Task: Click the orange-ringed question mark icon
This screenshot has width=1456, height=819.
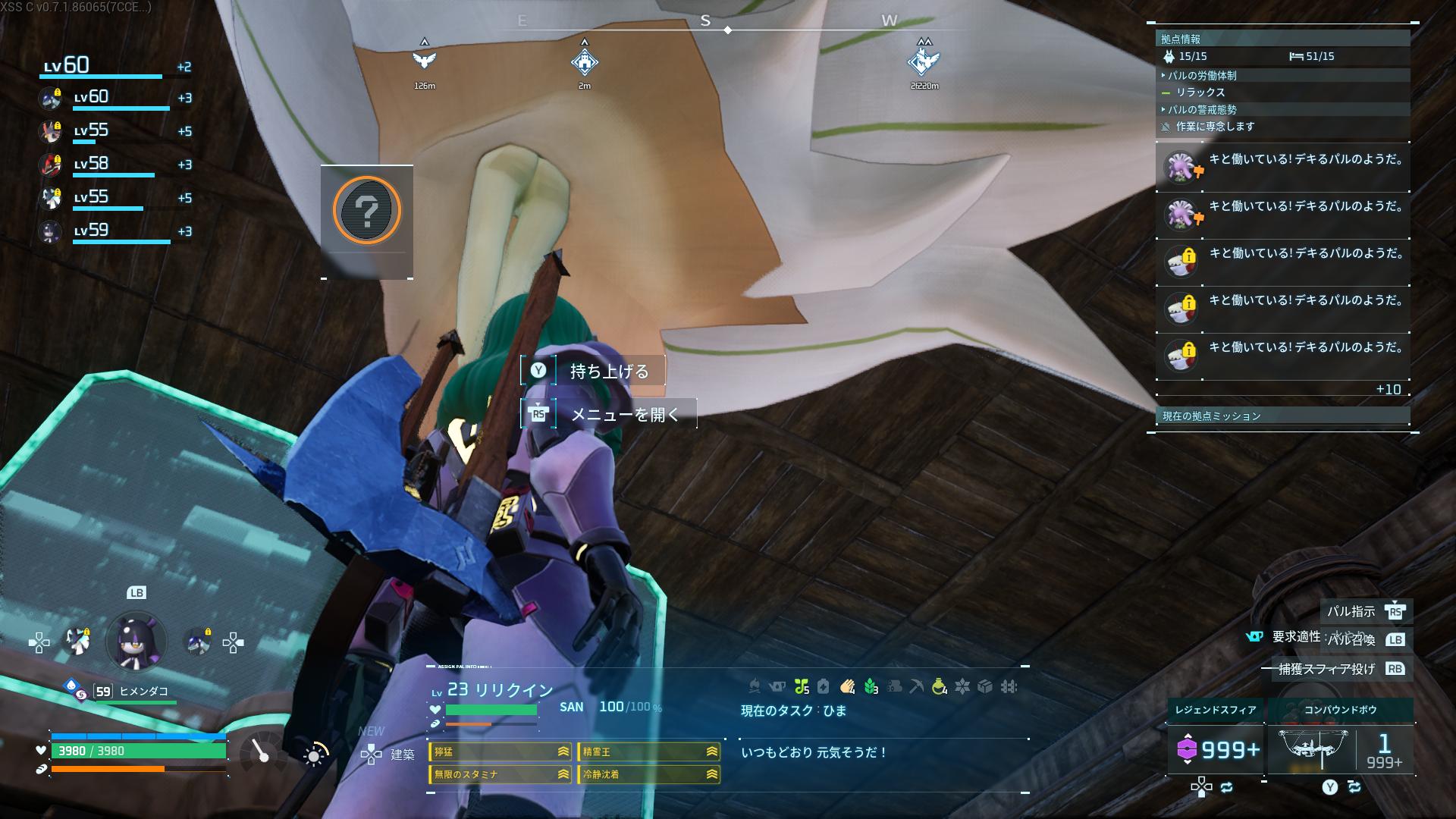Action: 367,211
